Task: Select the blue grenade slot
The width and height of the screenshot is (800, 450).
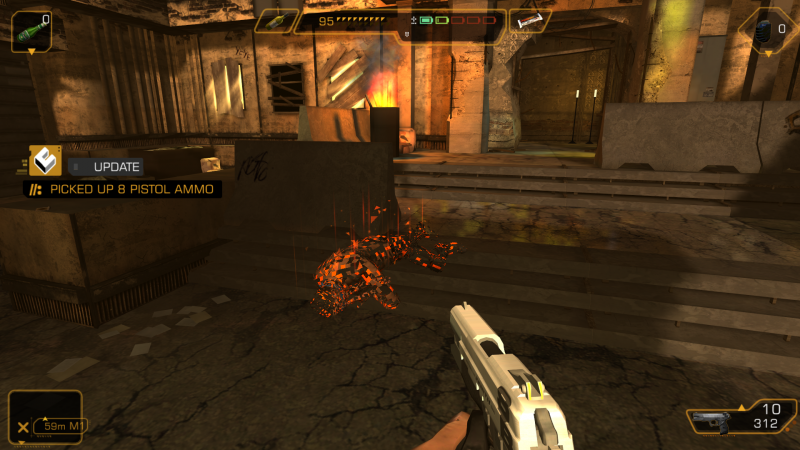Action: pyautogui.click(x=764, y=30)
